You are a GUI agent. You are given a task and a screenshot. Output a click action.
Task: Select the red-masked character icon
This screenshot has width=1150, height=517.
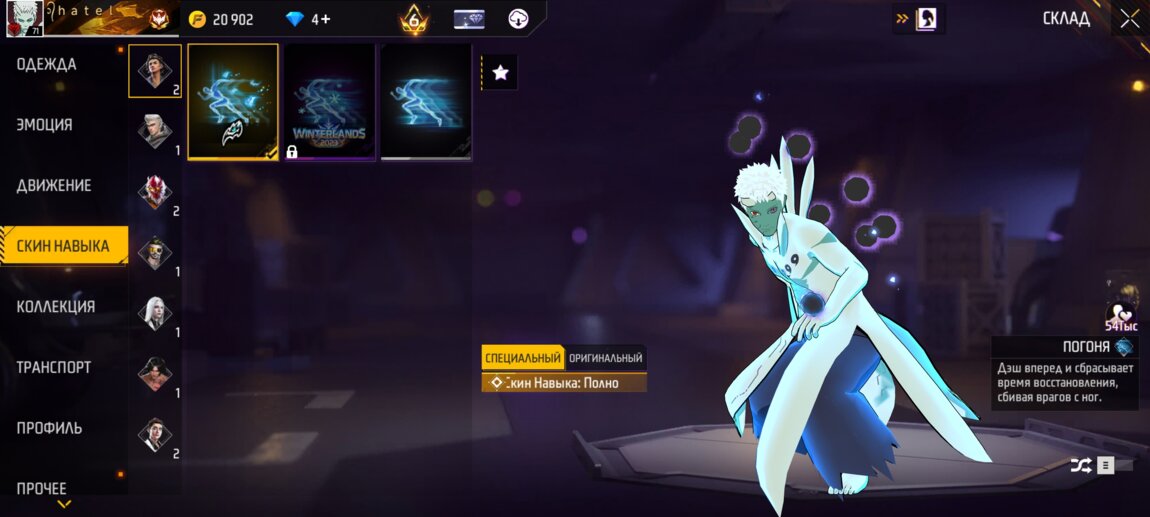(x=155, y=192)
